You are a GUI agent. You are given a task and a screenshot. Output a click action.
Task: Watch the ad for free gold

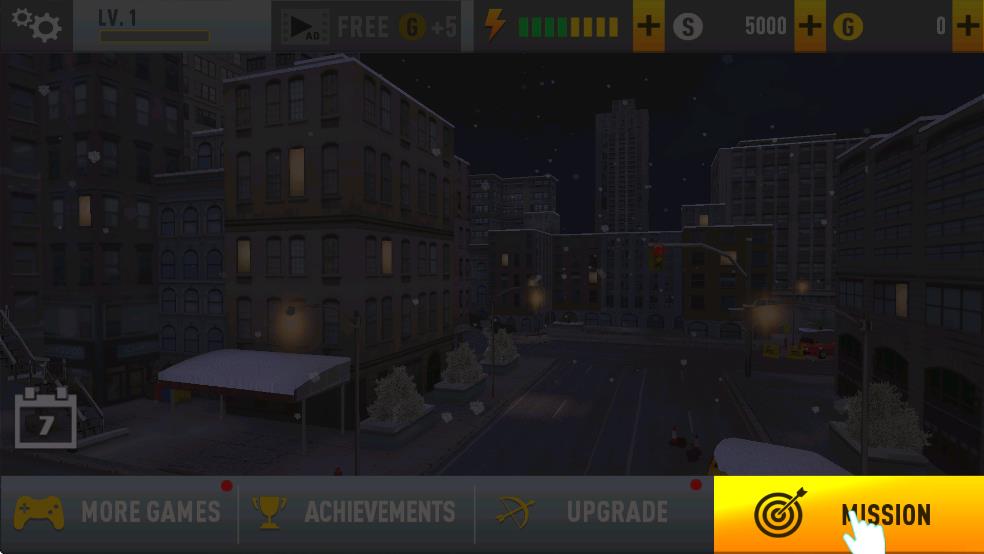[x=366, y=26]
